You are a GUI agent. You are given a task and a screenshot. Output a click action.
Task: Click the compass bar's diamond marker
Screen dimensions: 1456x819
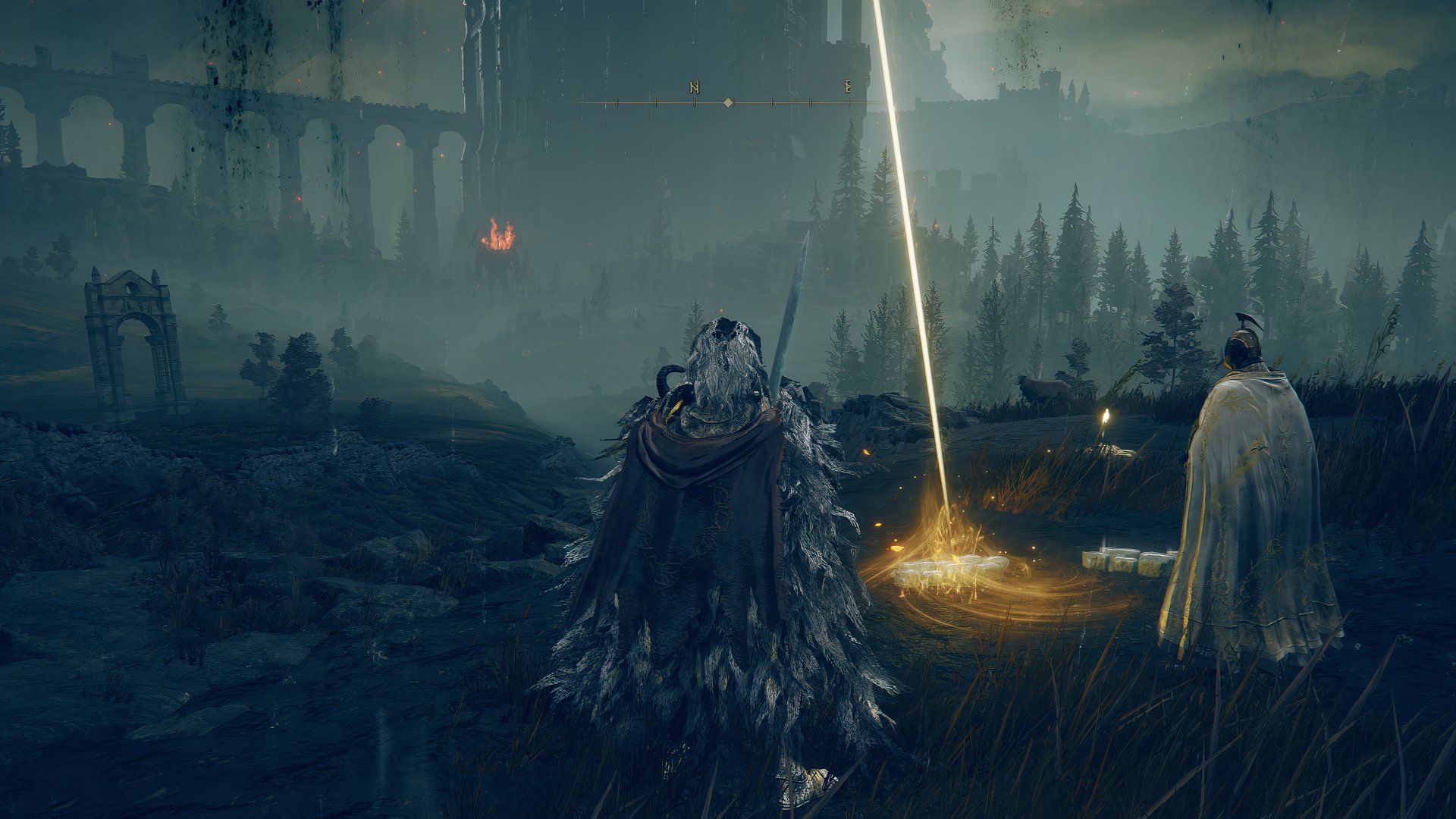tap(728, 102)
